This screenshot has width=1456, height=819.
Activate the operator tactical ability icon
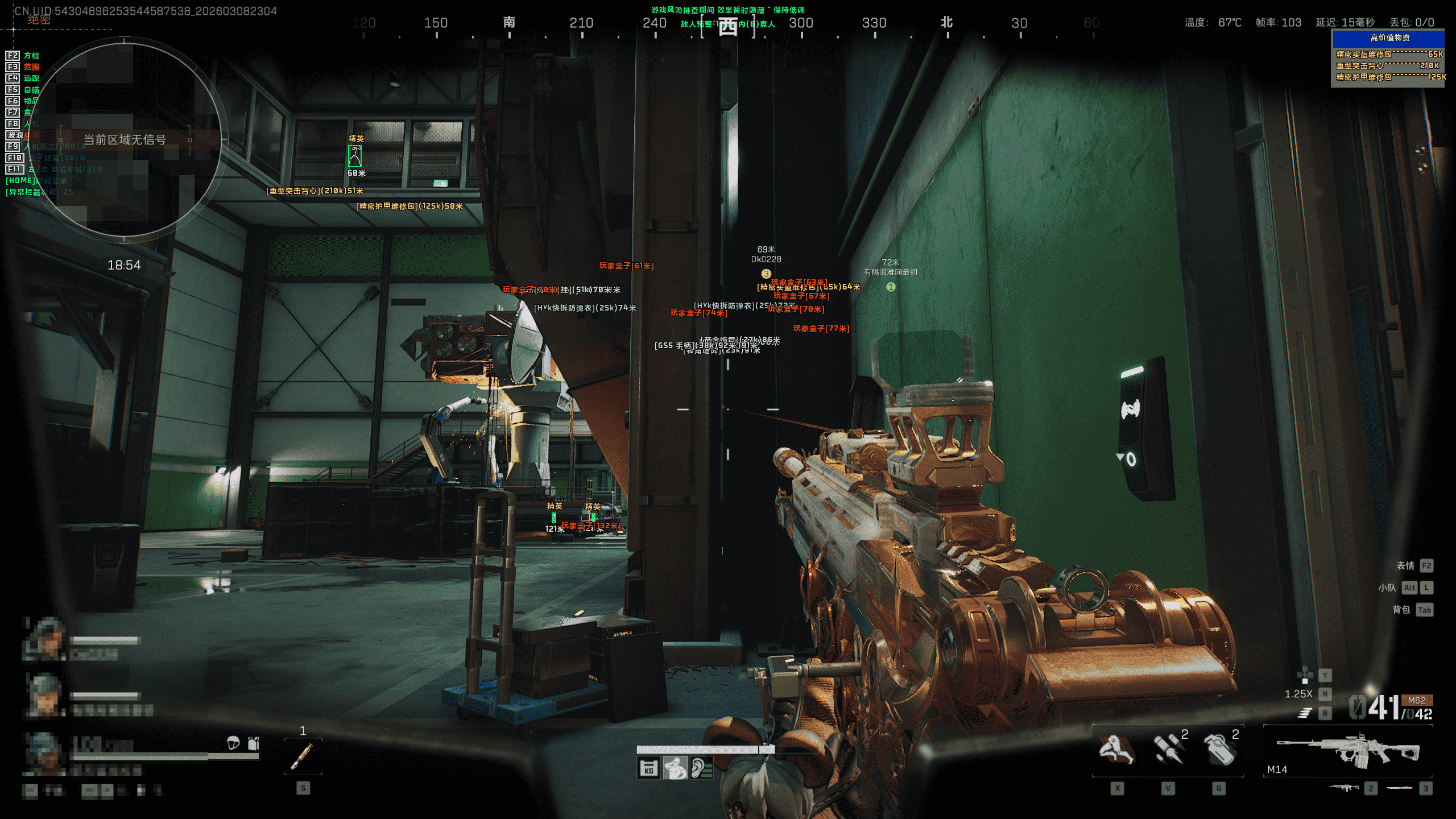click(x=1116, y=749)
